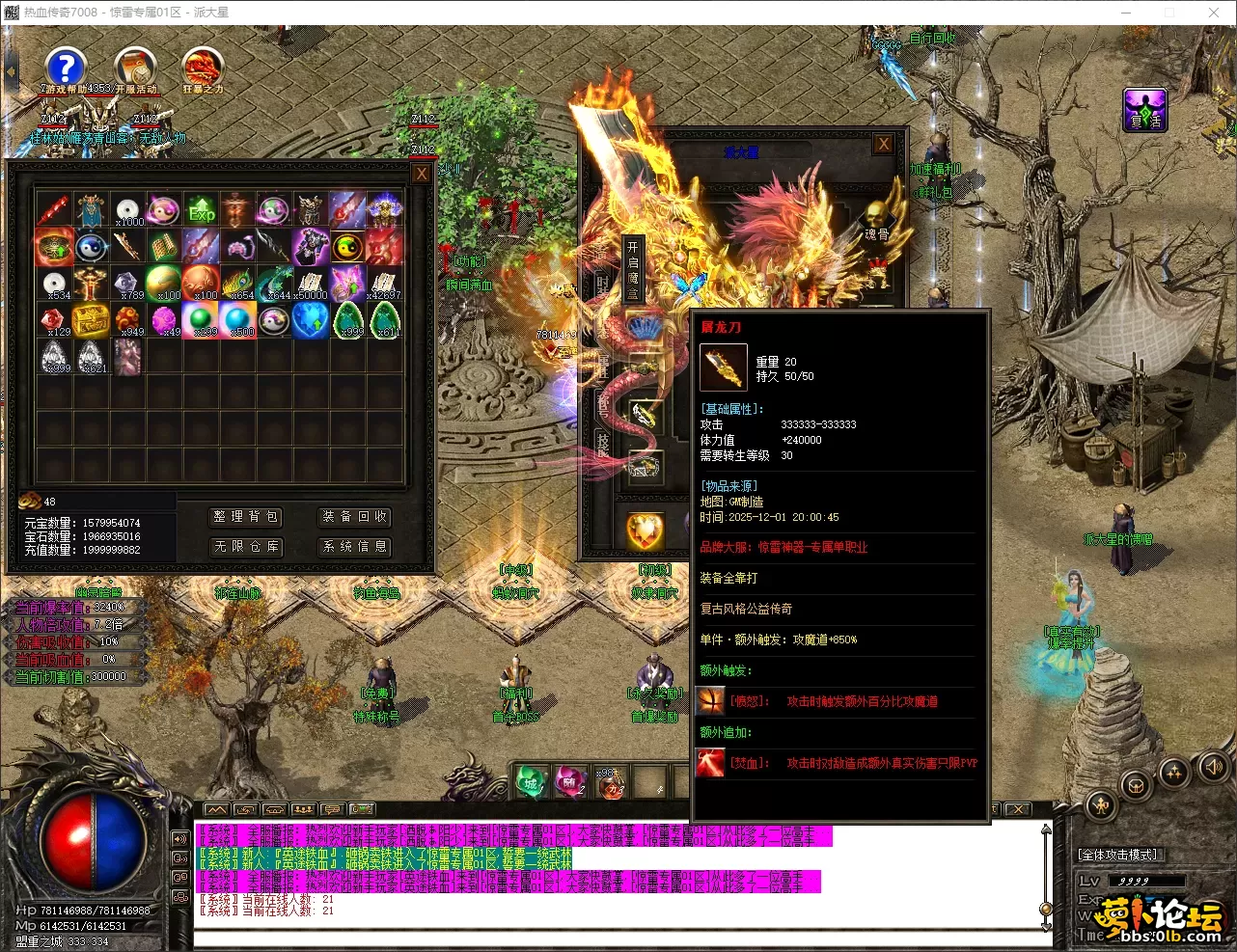The width and height of the screenshot is (1237, 952).
Task: Close the game window
Action: (1214, 13)
